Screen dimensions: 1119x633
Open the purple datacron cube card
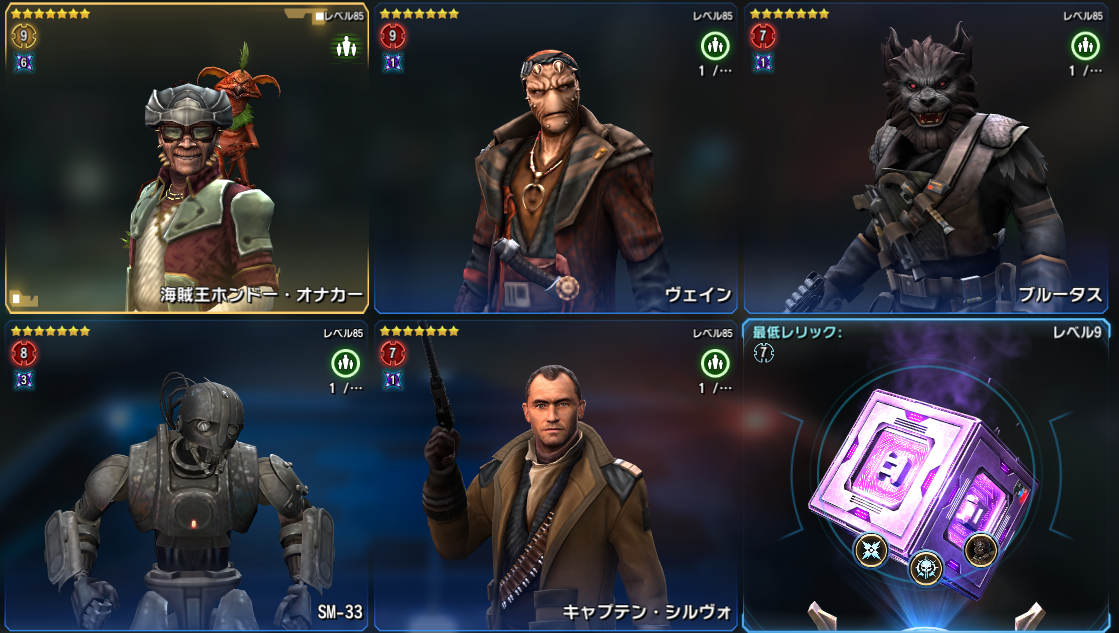tap(928, 478)
